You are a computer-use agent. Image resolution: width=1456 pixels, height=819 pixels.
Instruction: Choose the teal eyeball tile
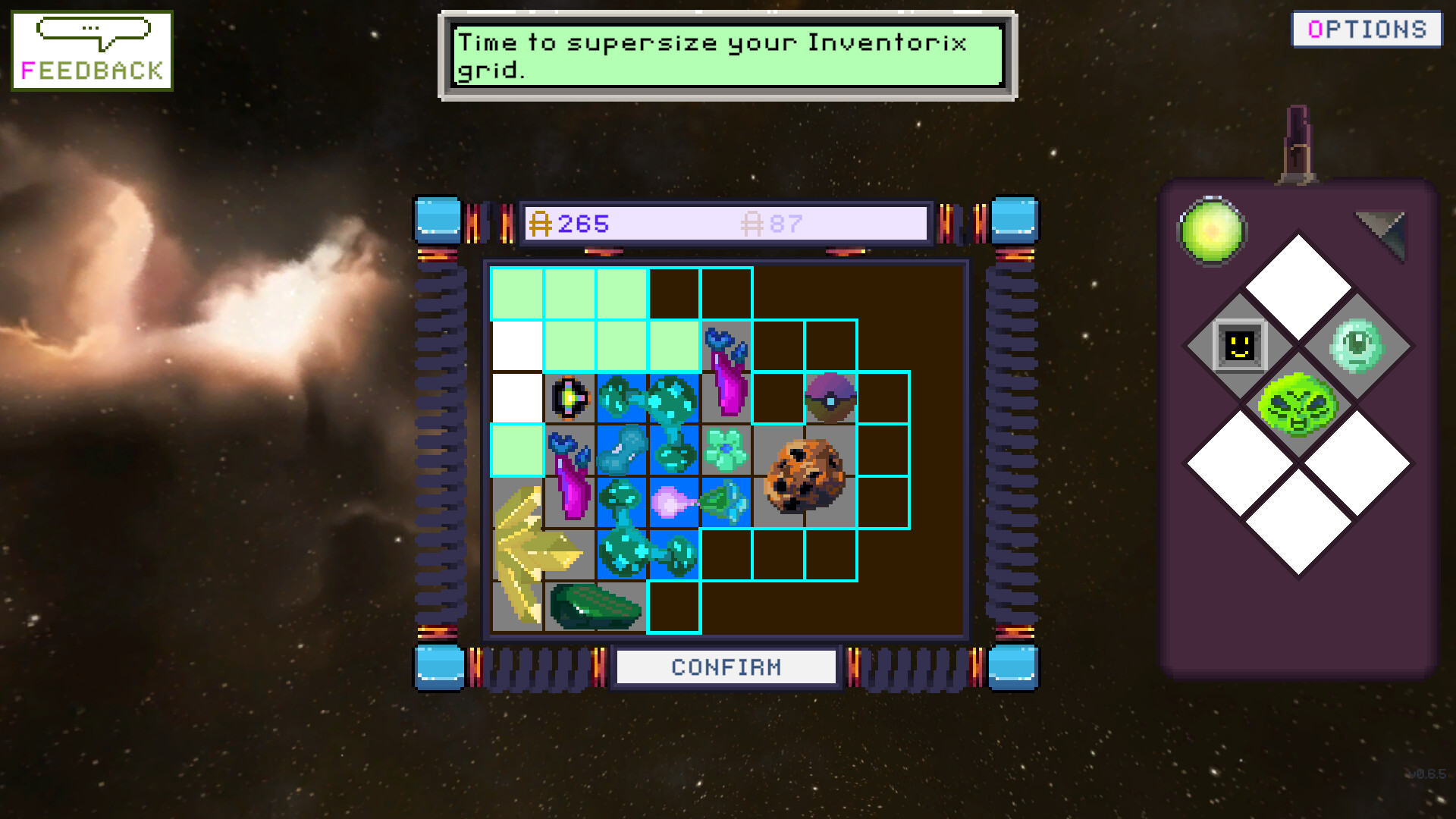pos(1357,347)
